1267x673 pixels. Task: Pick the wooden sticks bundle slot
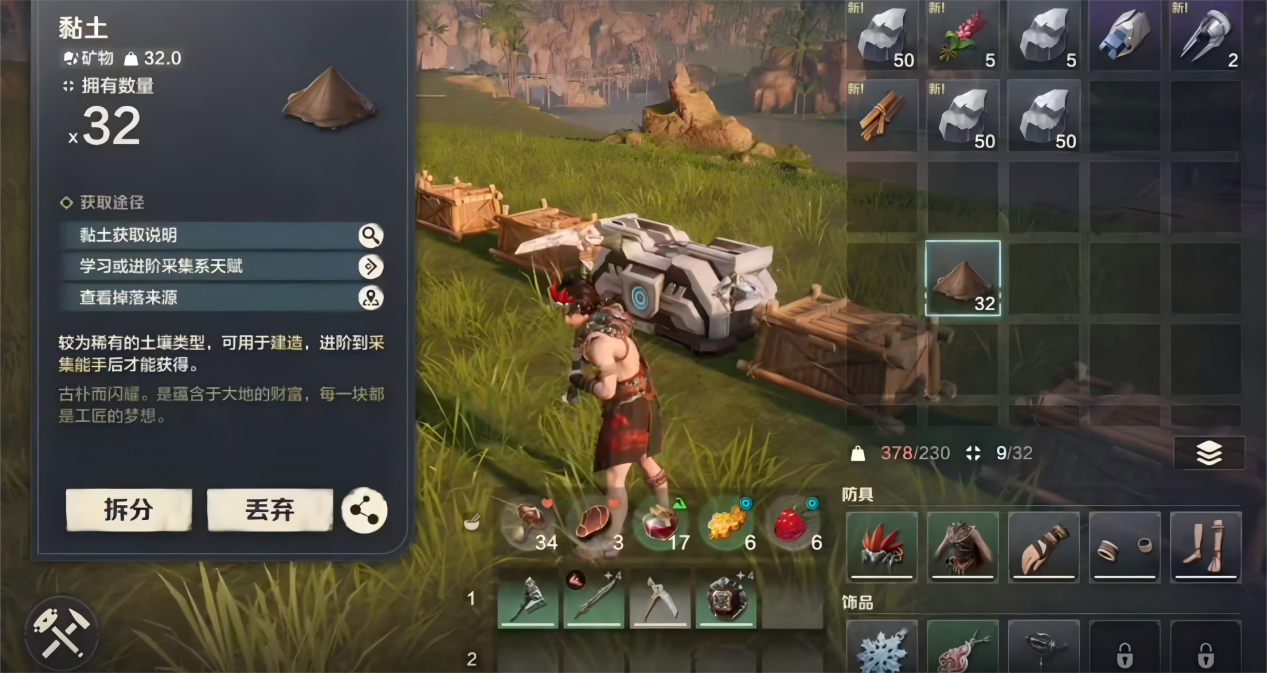coord(881,116)
